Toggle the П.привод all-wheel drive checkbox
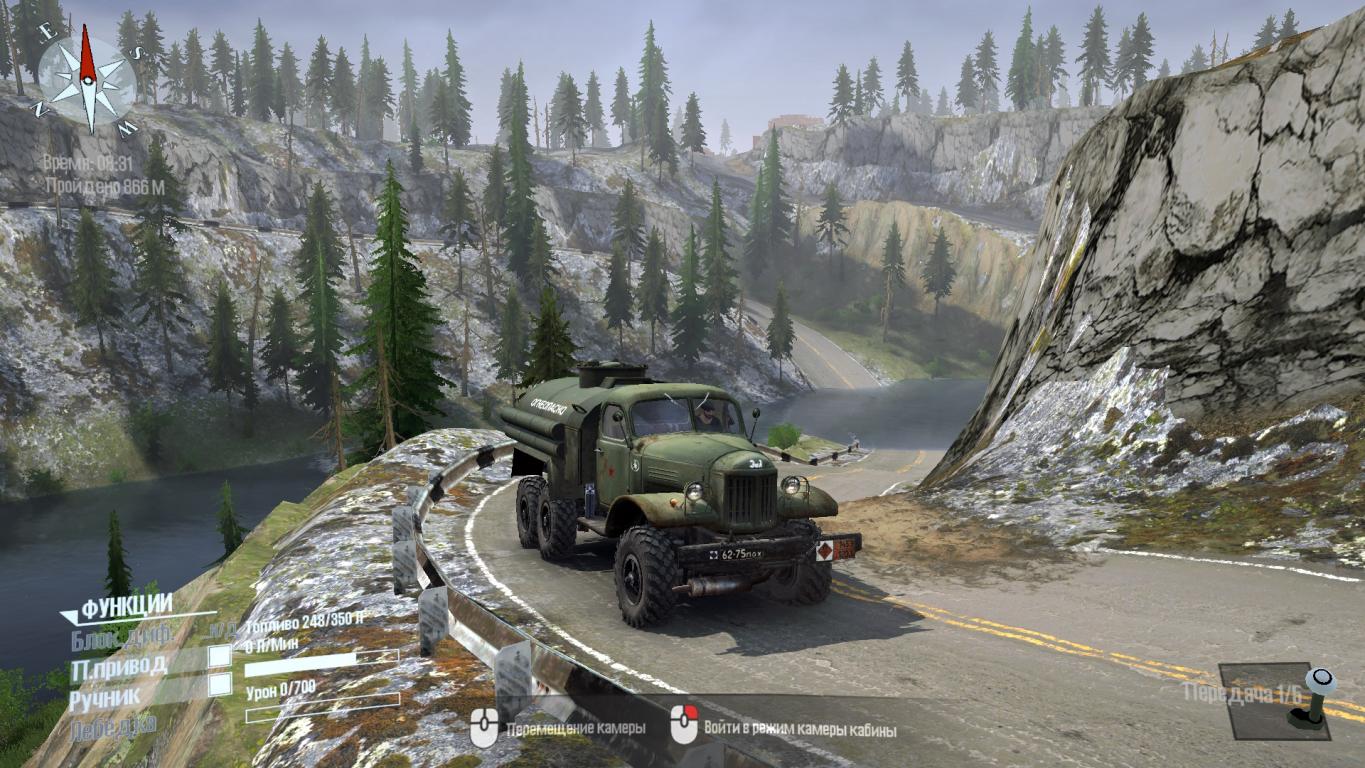The image size is (1365, 768). click(x=219, y=656)
